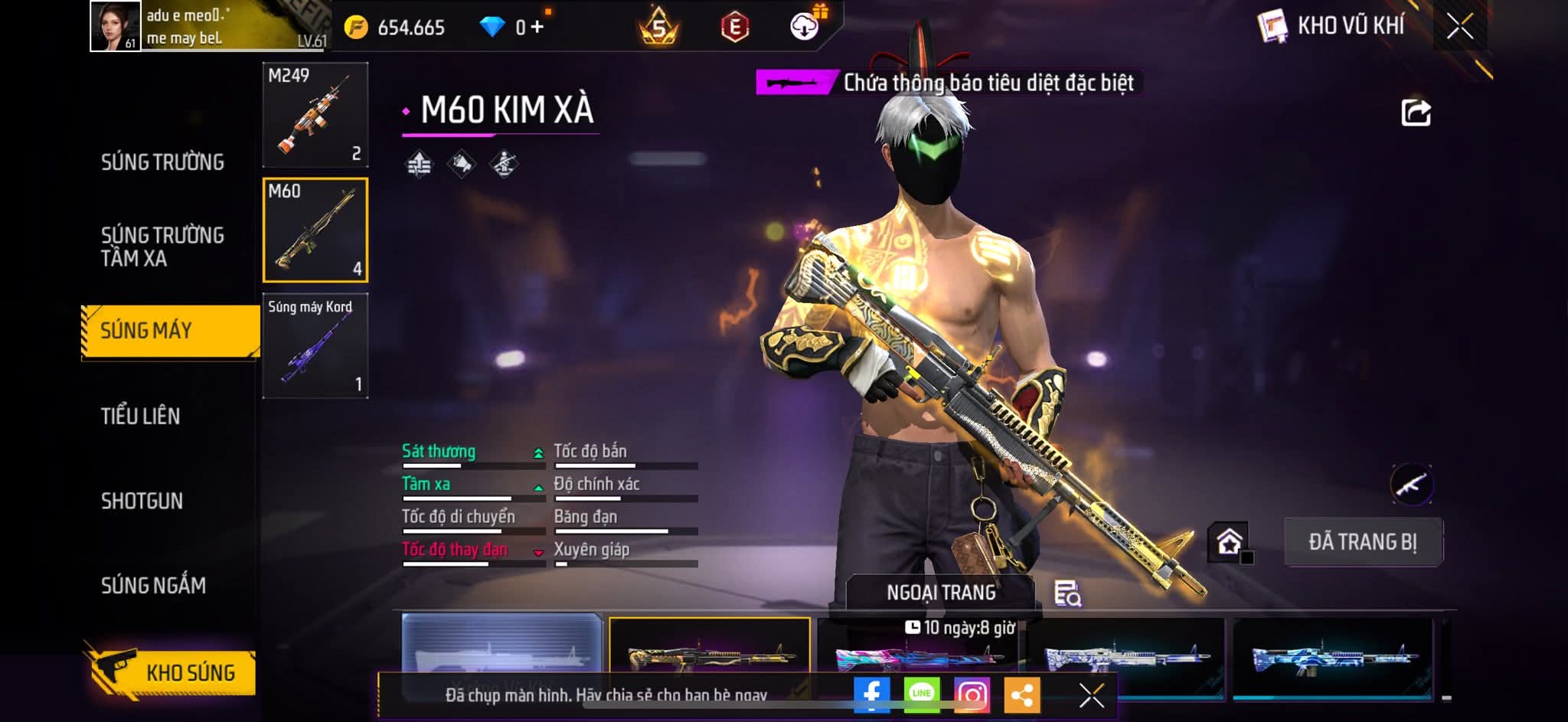The image size is (1568, 722).
Task: Switch to the SÚNG TRƯỜNG category
Action: point(162,162)
